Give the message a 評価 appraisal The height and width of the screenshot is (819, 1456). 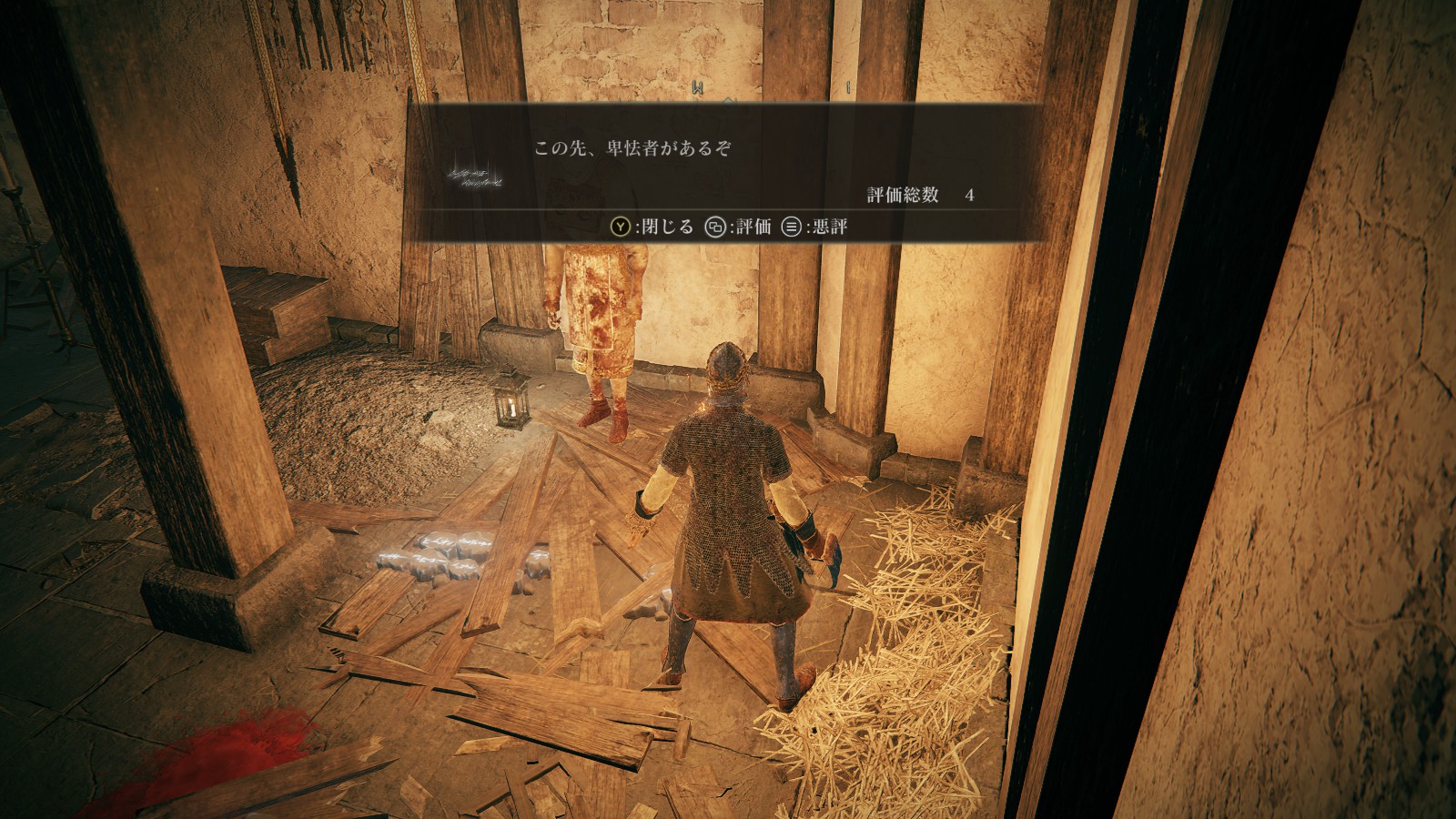[739, 227]
